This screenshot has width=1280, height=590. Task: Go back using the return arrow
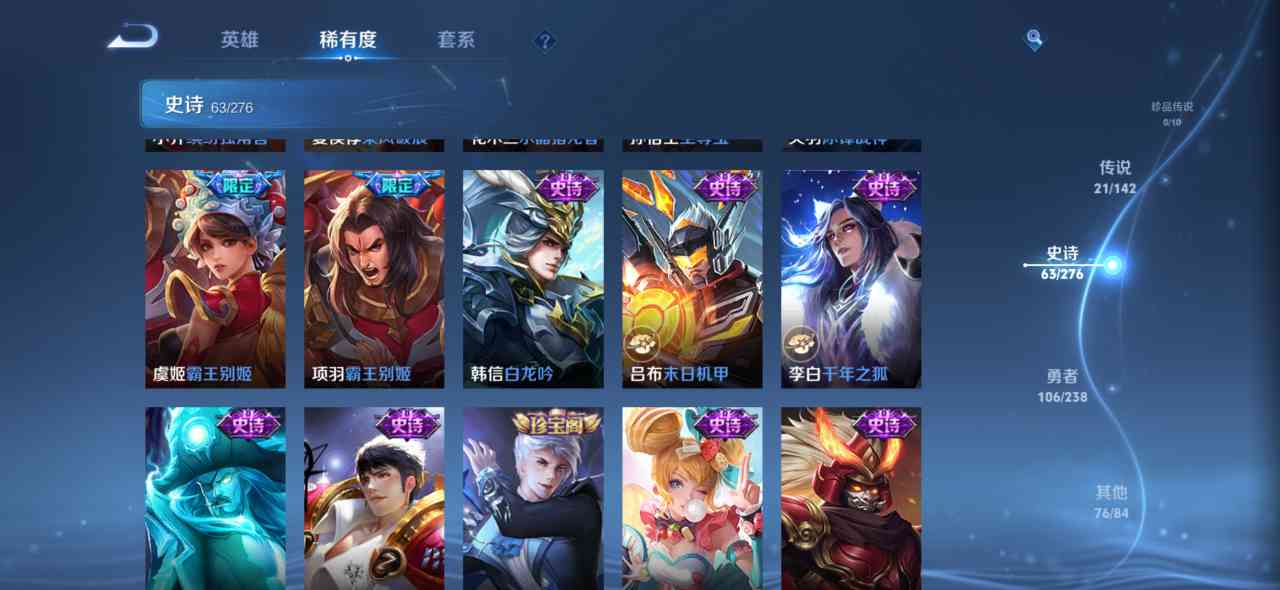pos(133,38)
